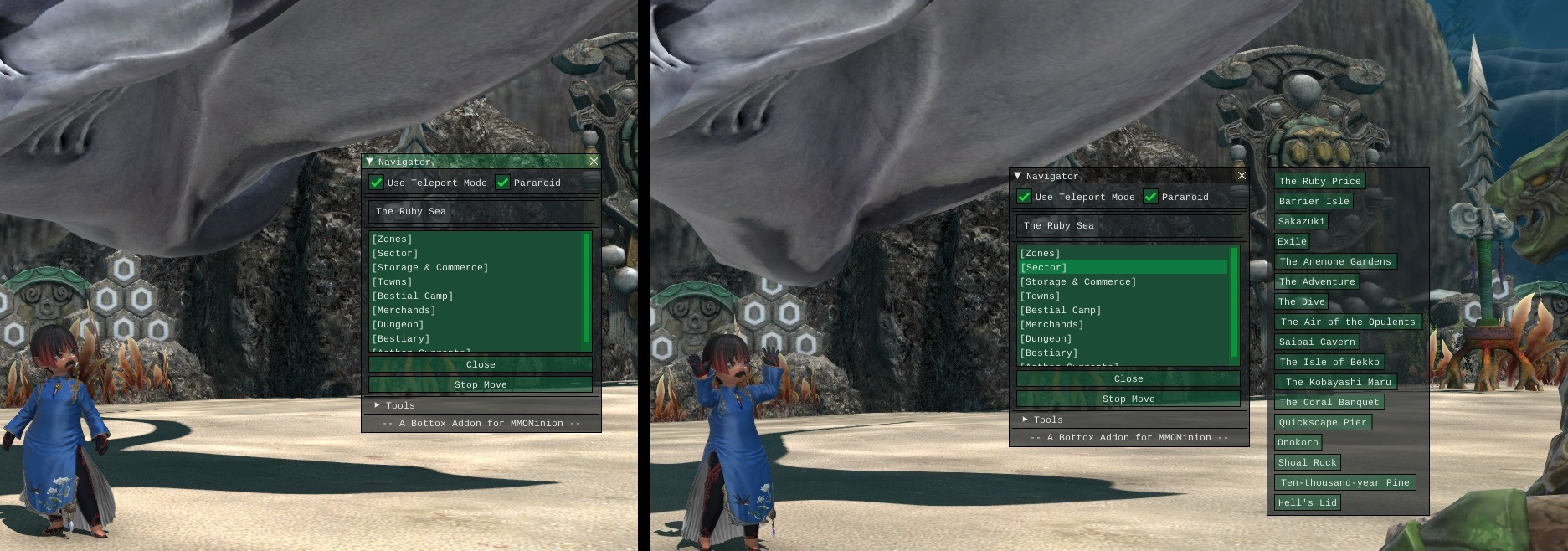Navigate to Shoal Rock
The image size is (1568, 551).
click(1307, 462)
